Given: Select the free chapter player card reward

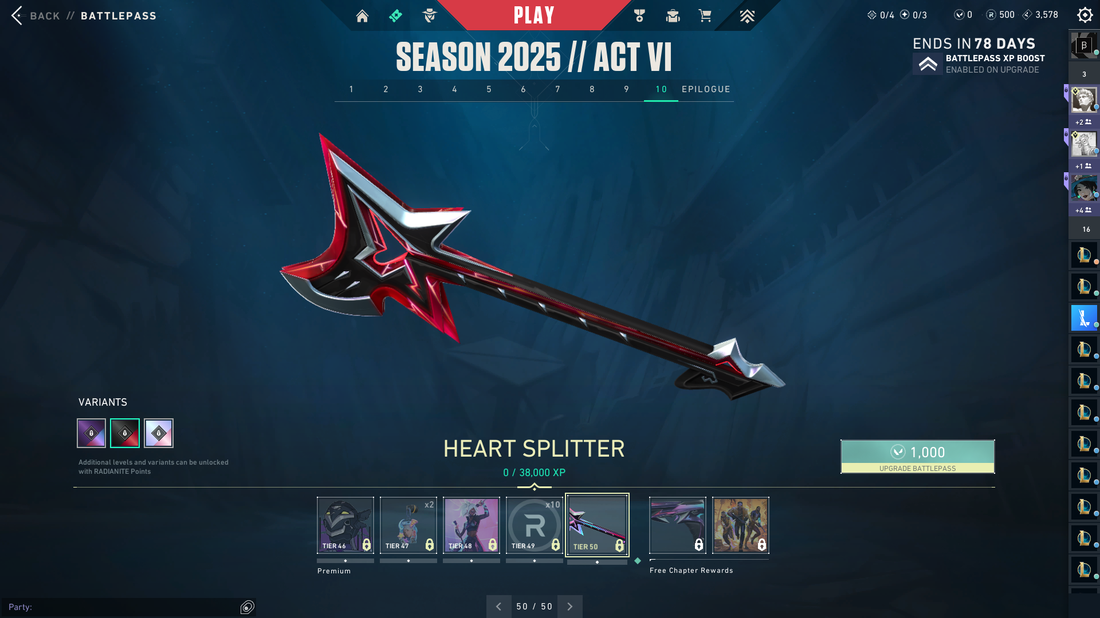Looking at the screenshot, I should click(740, 525).
